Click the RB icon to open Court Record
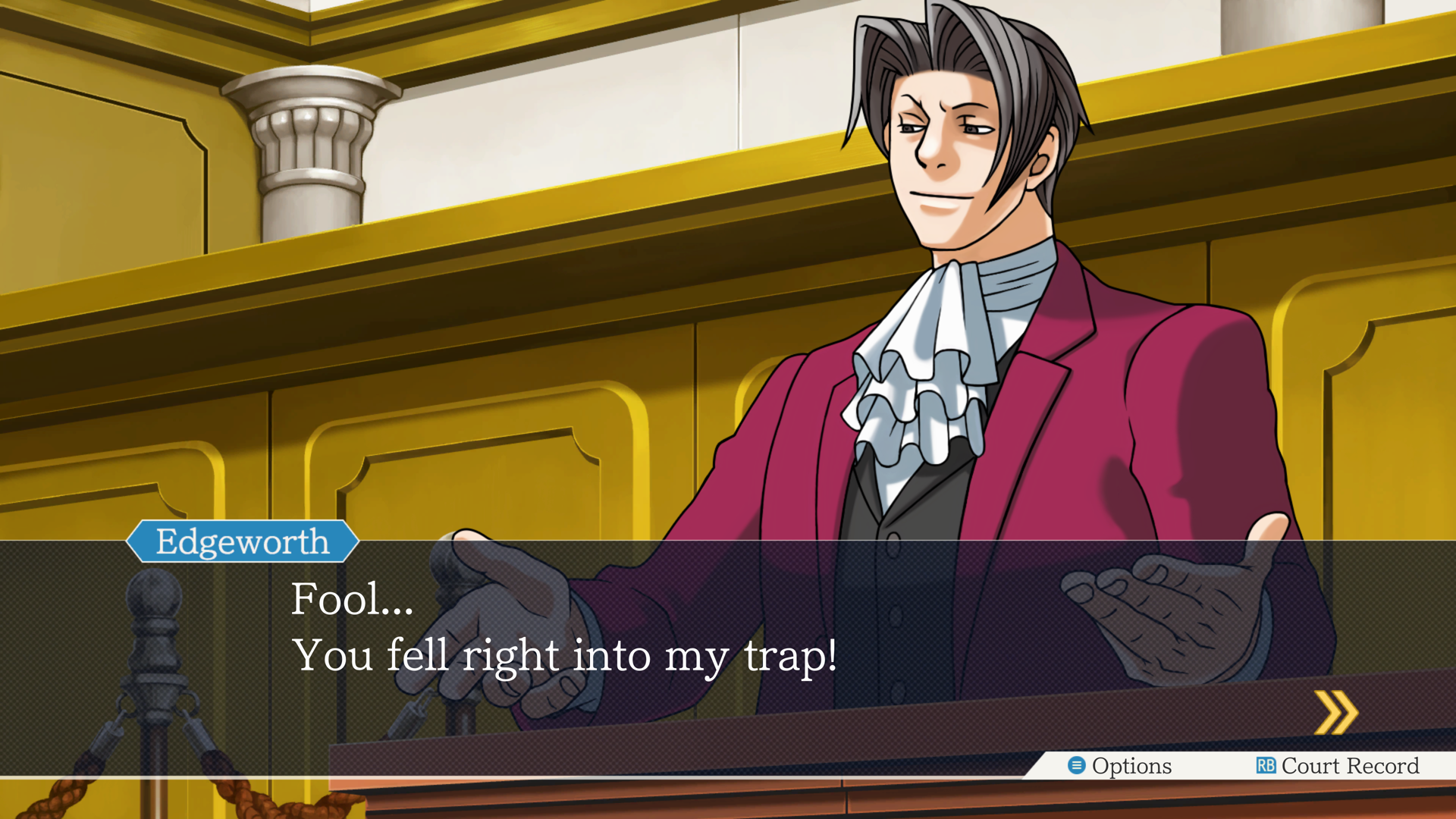The image size is (1456, 819). [x=1266, y=766]
